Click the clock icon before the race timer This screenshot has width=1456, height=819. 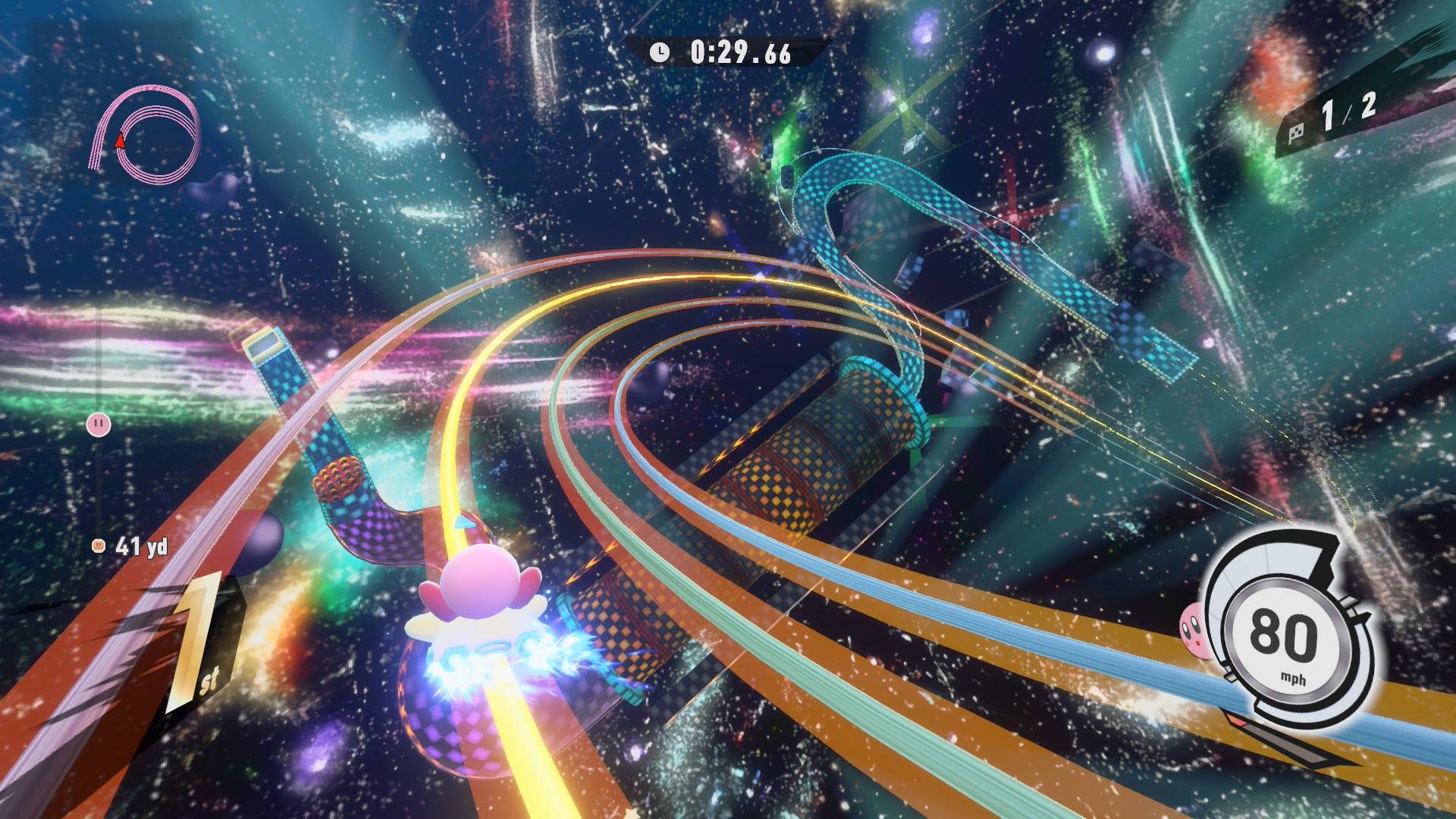[x=659, y=53]
